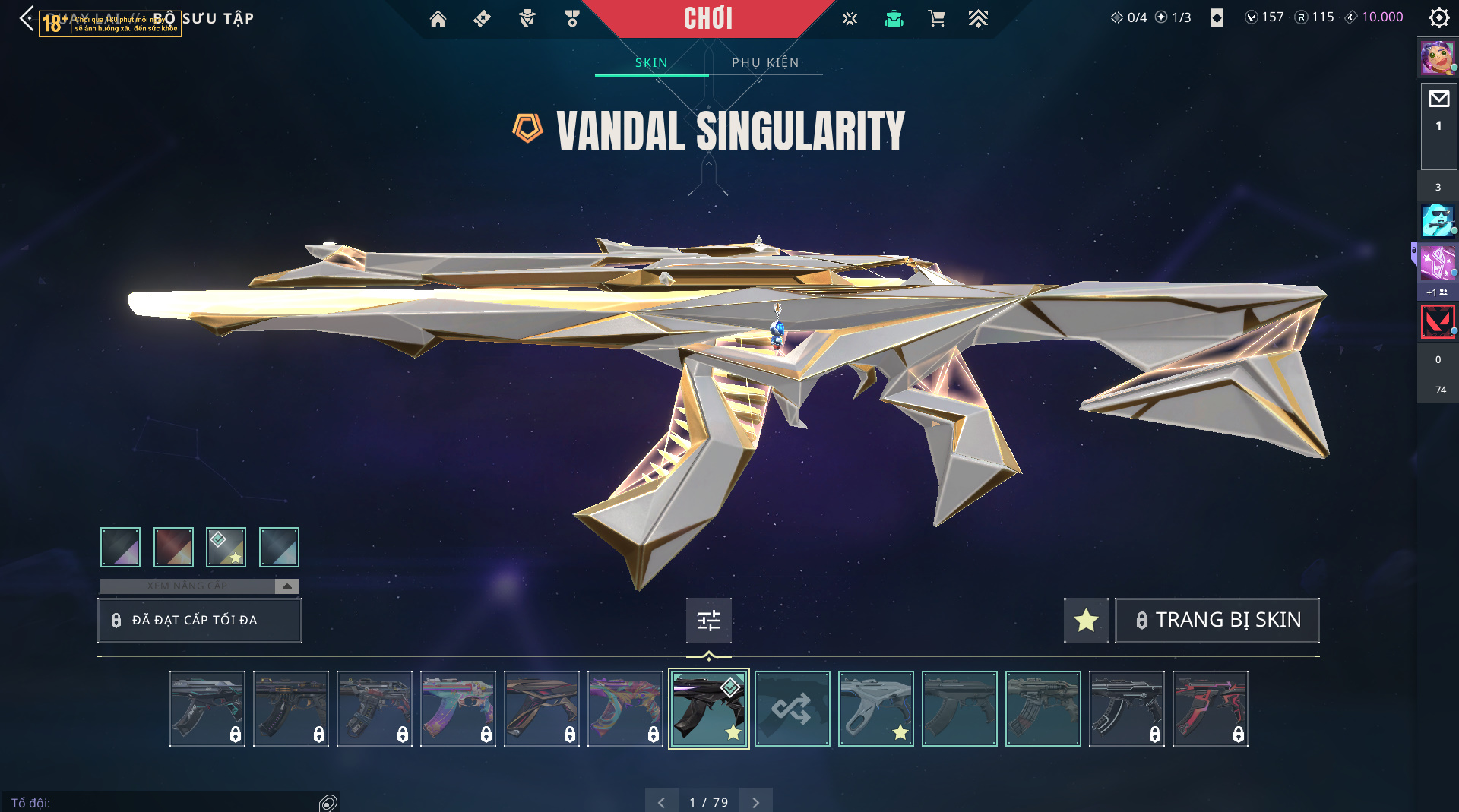This screenshot has height=812, width=1459.
Task: Open the battle pass ticket icon
Action: [x=482, y=19]
